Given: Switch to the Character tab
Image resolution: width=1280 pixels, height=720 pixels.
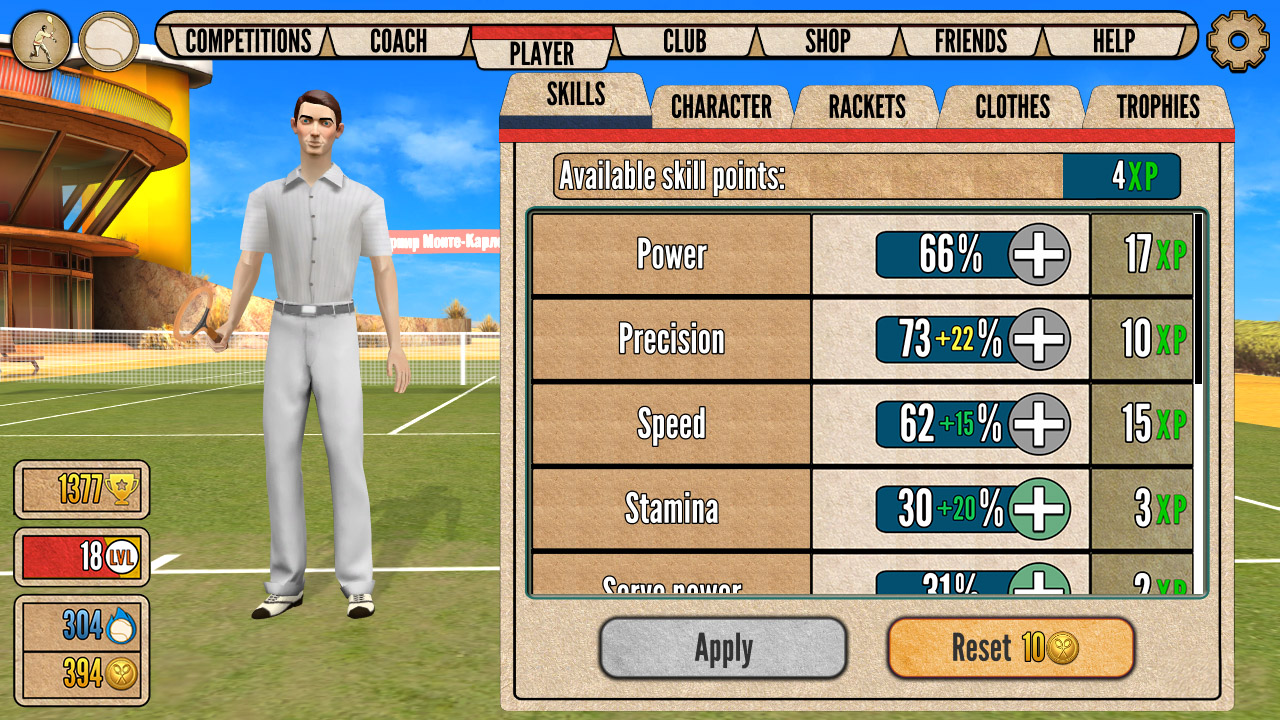Looking at the screenshot, I should click(x=722, y=105).
